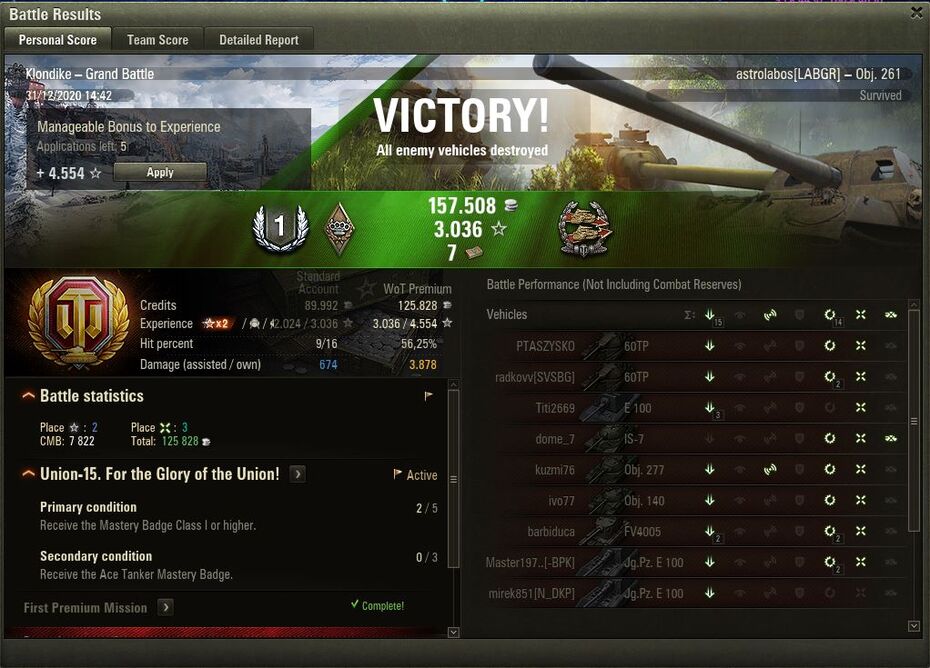The width and height of the screenshot is (930, 668).
Task: Collapse the Battle statistics section
Action: tap(28, 396)
